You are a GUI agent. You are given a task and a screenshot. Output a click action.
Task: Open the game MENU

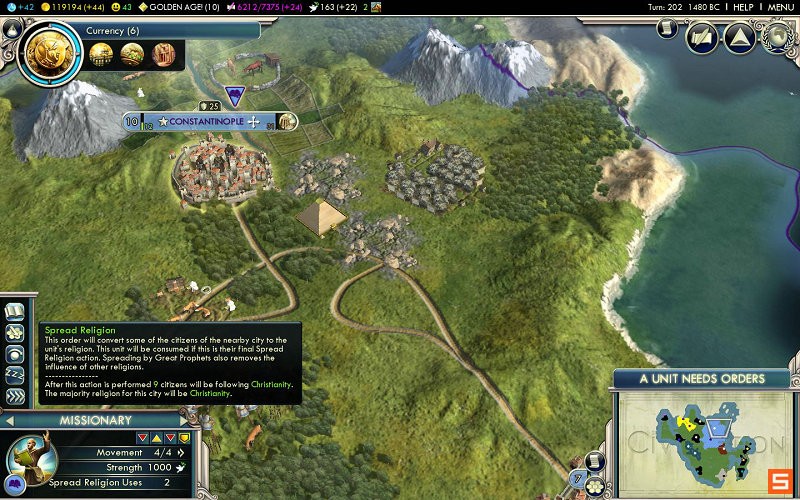pyautogui.click(x=780, y=7)
